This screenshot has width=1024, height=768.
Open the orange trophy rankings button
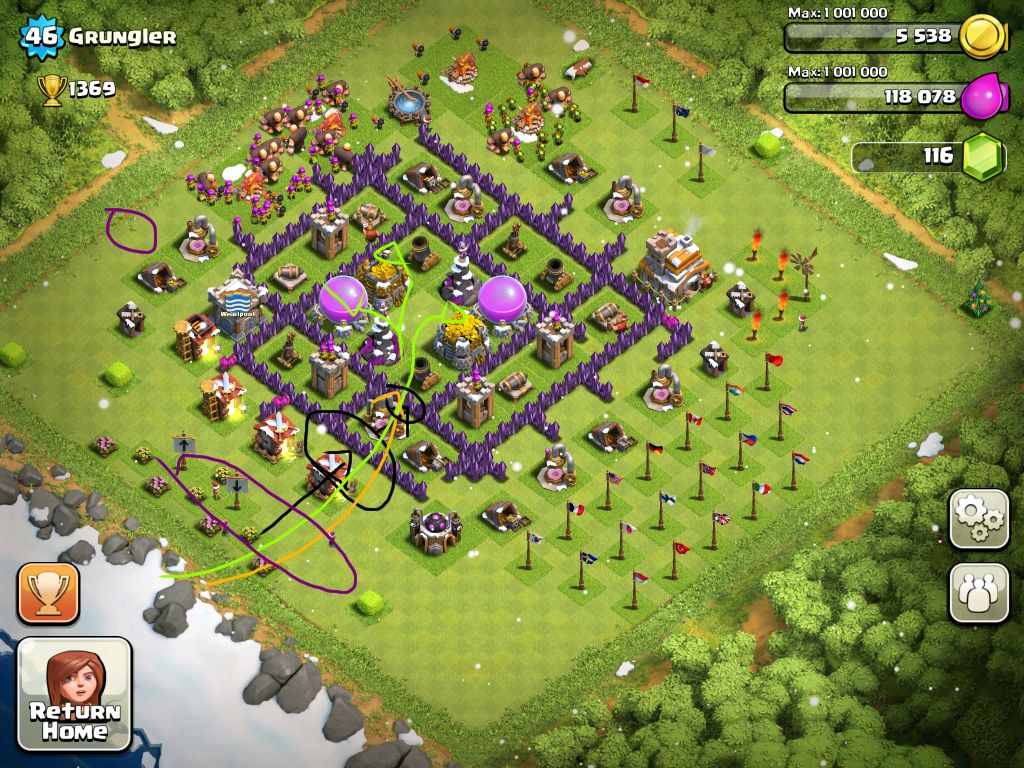point(47,593)
